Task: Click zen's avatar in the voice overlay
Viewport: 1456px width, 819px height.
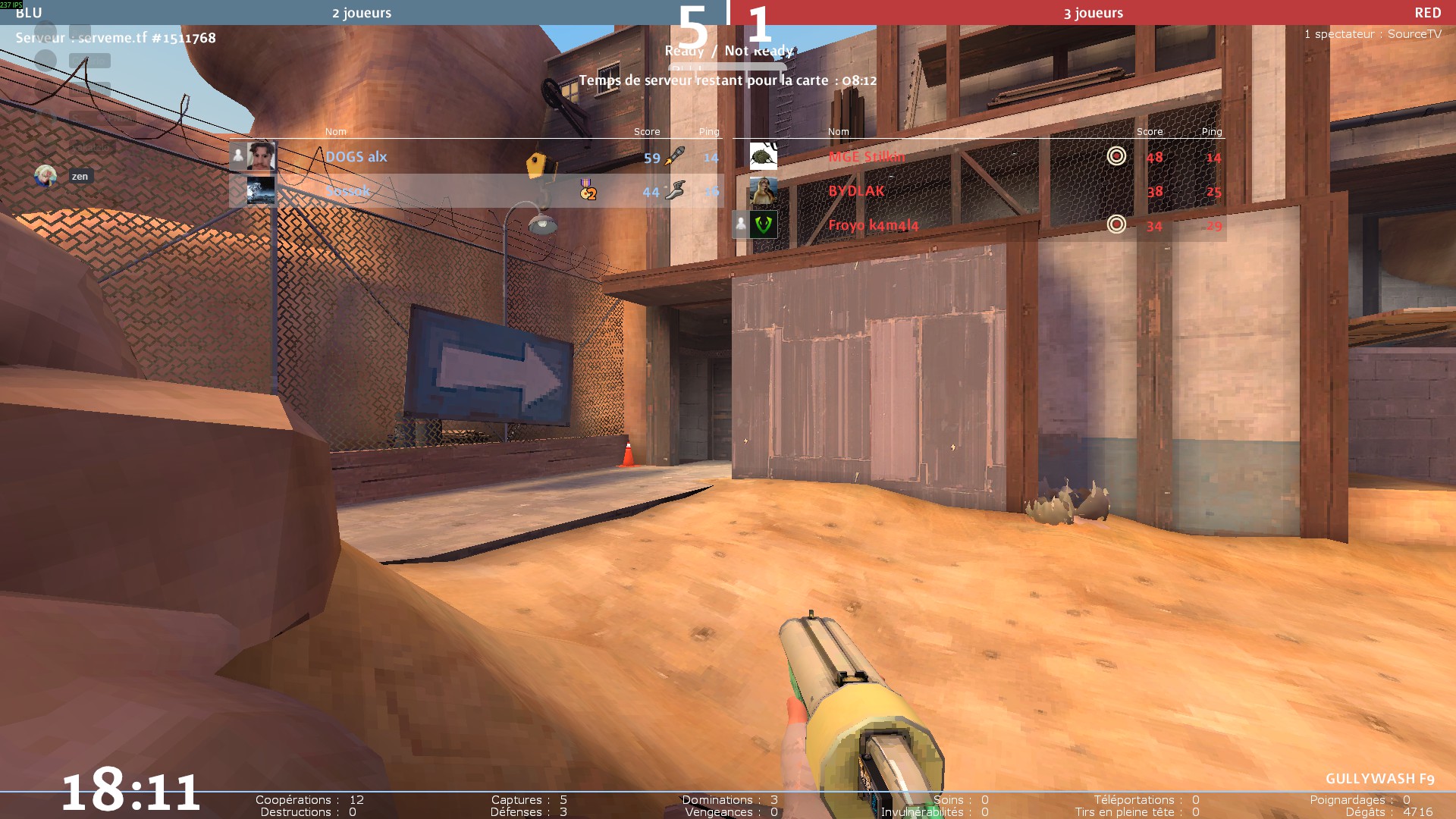Action: [x=45, y=176]
